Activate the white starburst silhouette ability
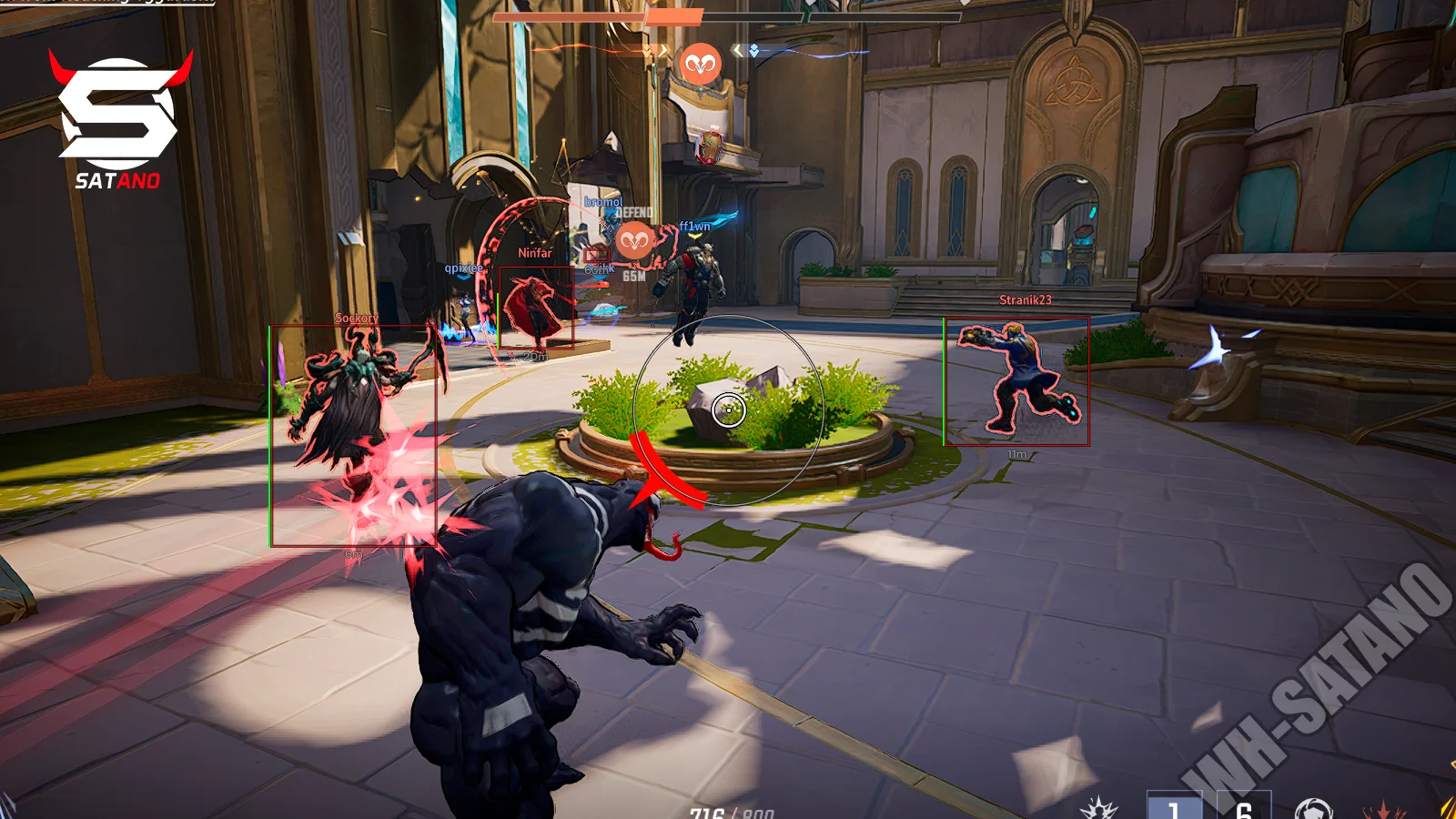 coord(1098,808)
